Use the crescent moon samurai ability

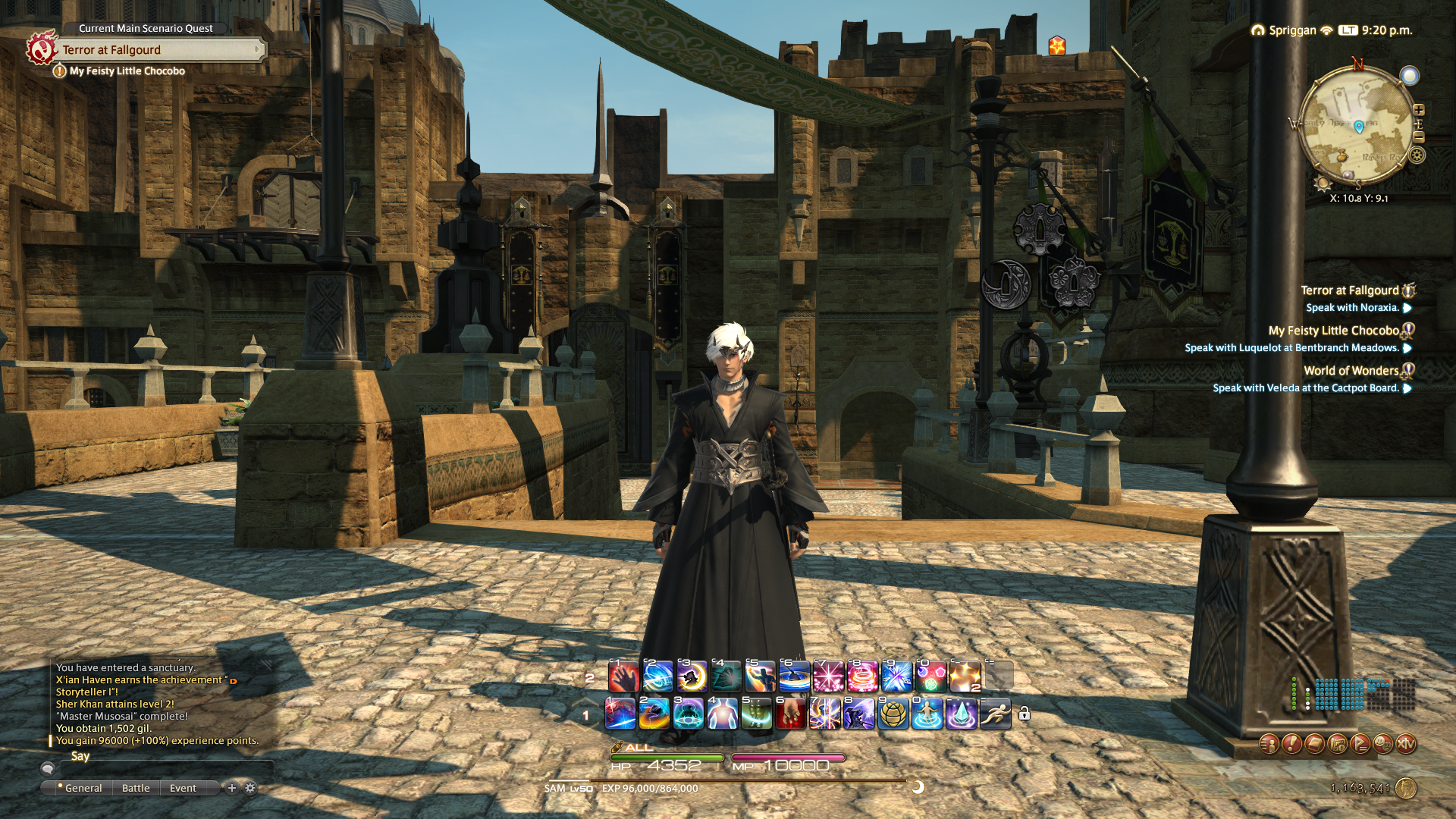(691, 676)
